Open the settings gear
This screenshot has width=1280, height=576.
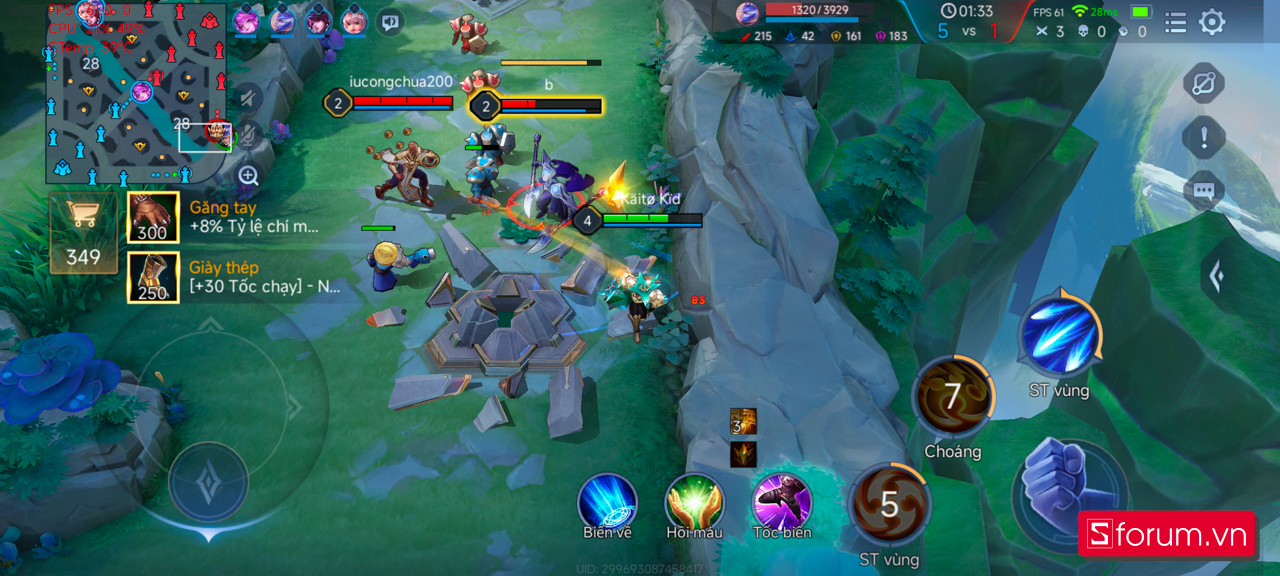point(1212,22)
